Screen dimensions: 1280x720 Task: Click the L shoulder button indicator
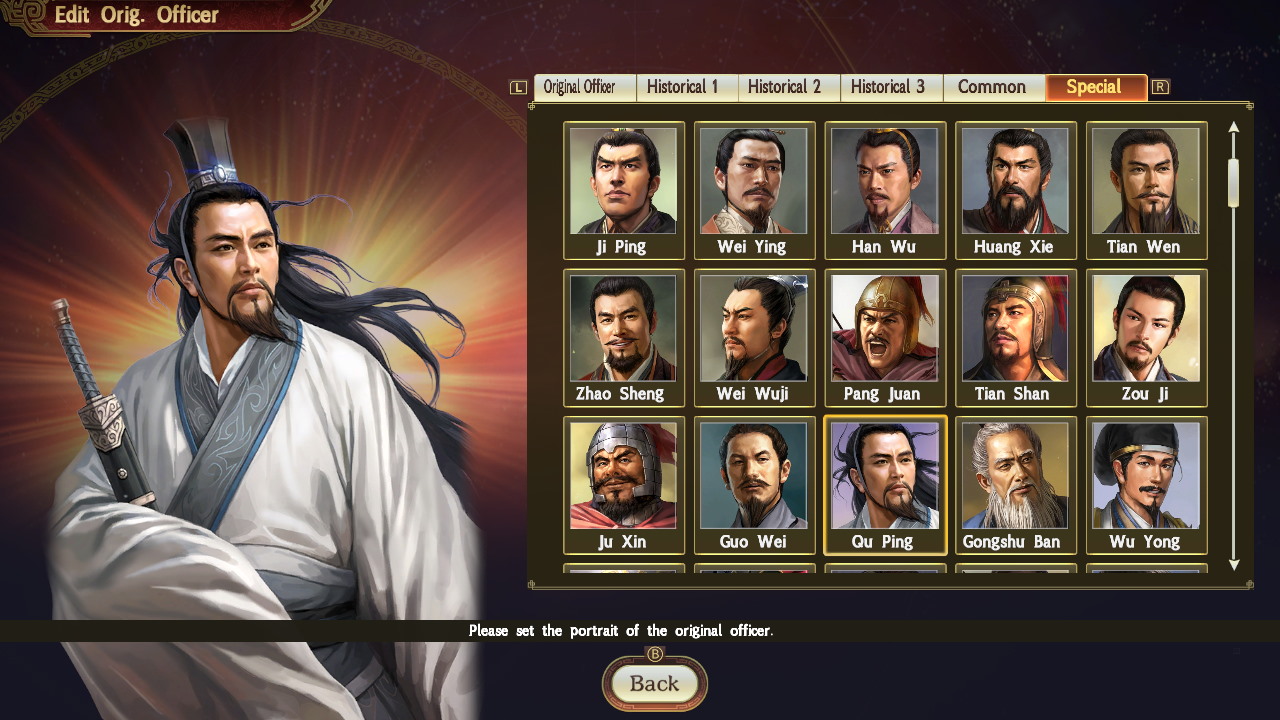[517, 87]
